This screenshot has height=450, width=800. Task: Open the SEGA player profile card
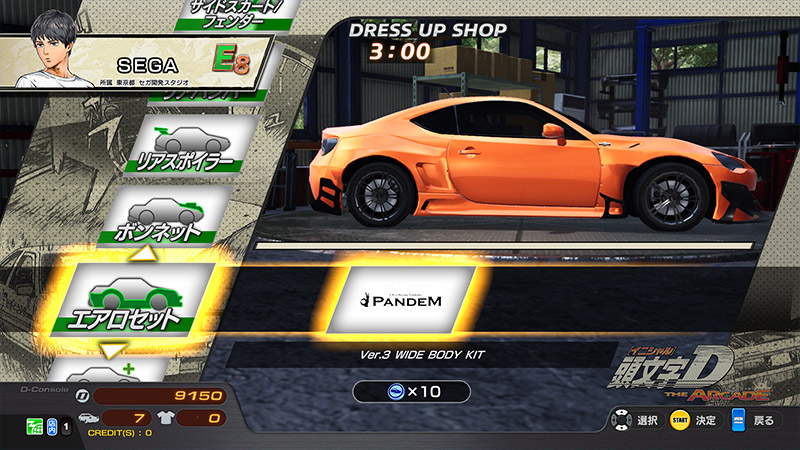[x=135, y=62]
